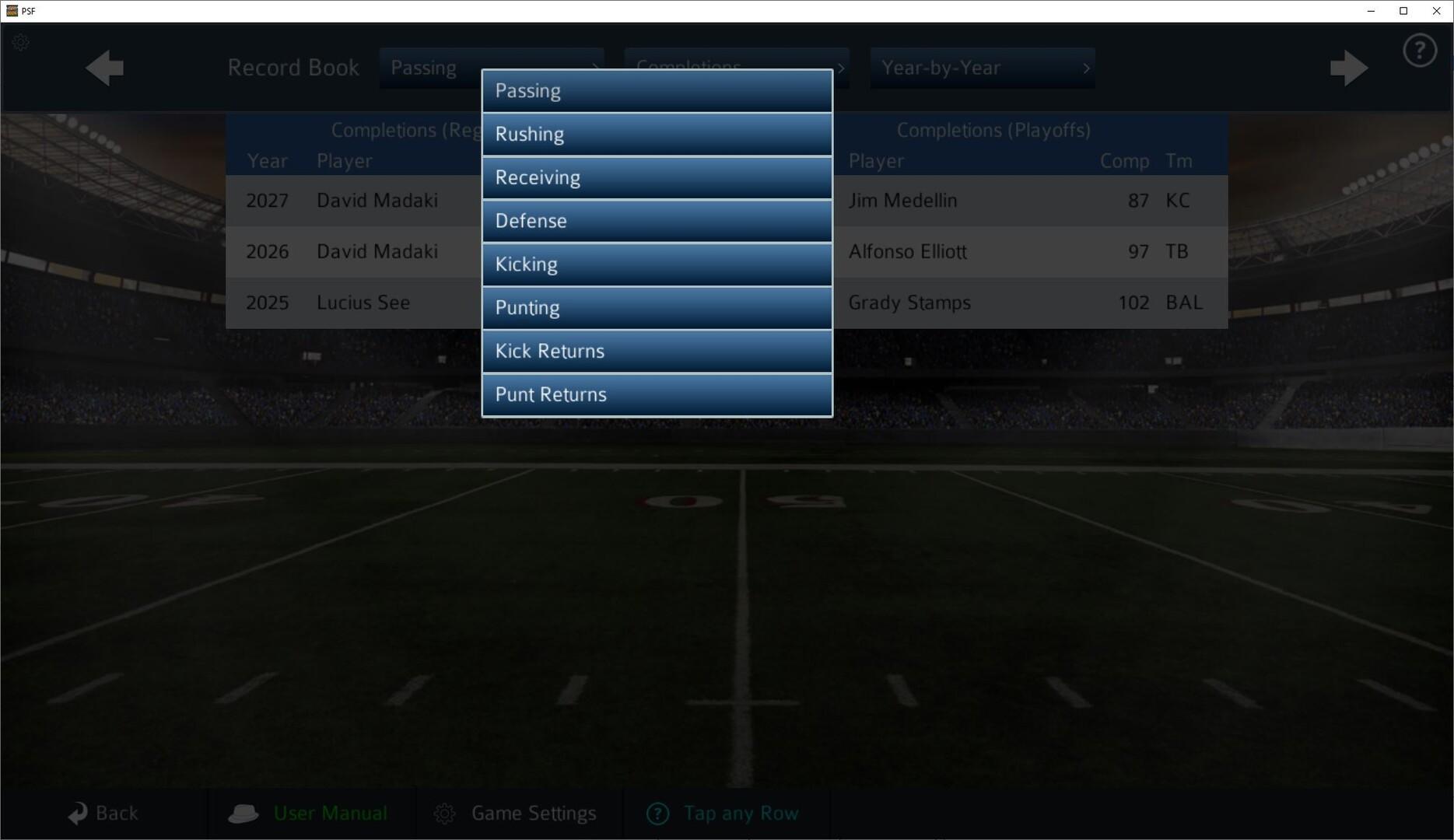Click the gear icon beside Game Settings
1454x840 pixels.
click(444, 813)
